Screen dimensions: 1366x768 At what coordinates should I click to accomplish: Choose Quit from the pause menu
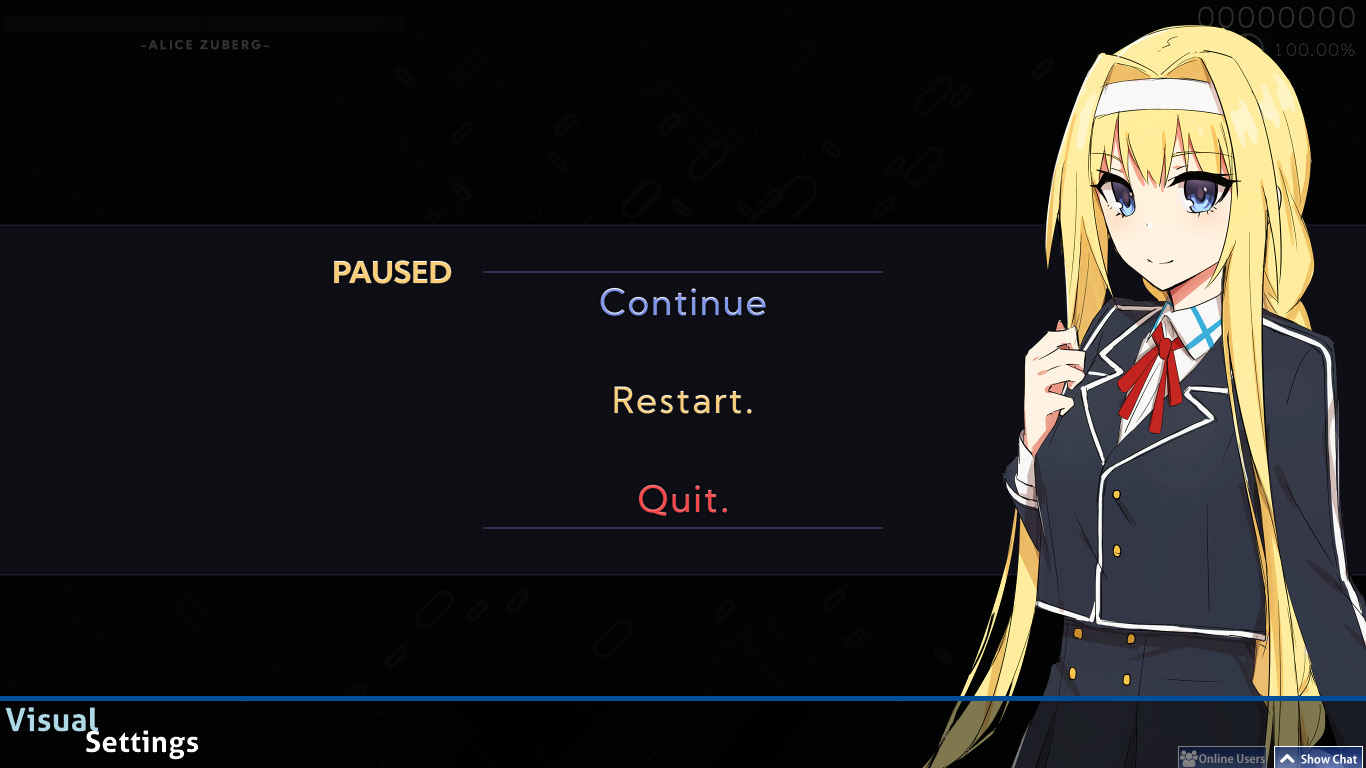(683, 499)
